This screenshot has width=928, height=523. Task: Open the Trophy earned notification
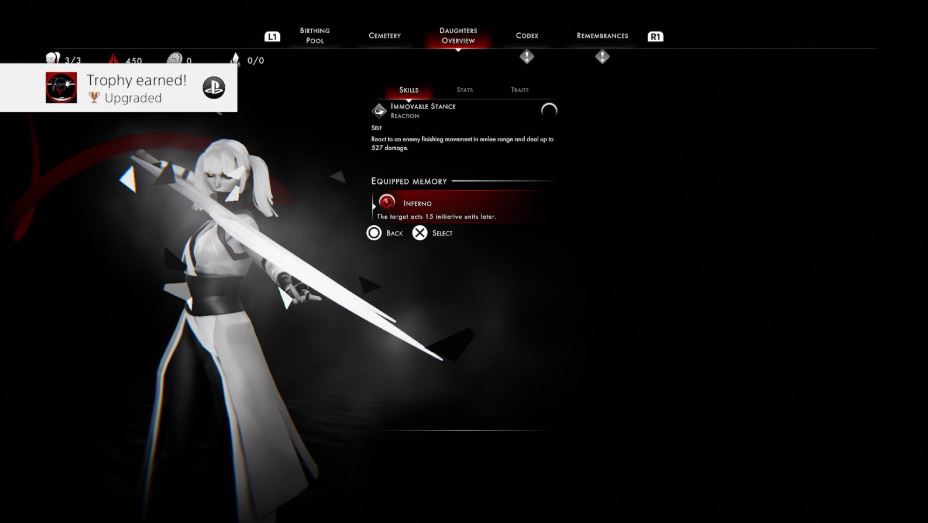(x=119, y=88)
